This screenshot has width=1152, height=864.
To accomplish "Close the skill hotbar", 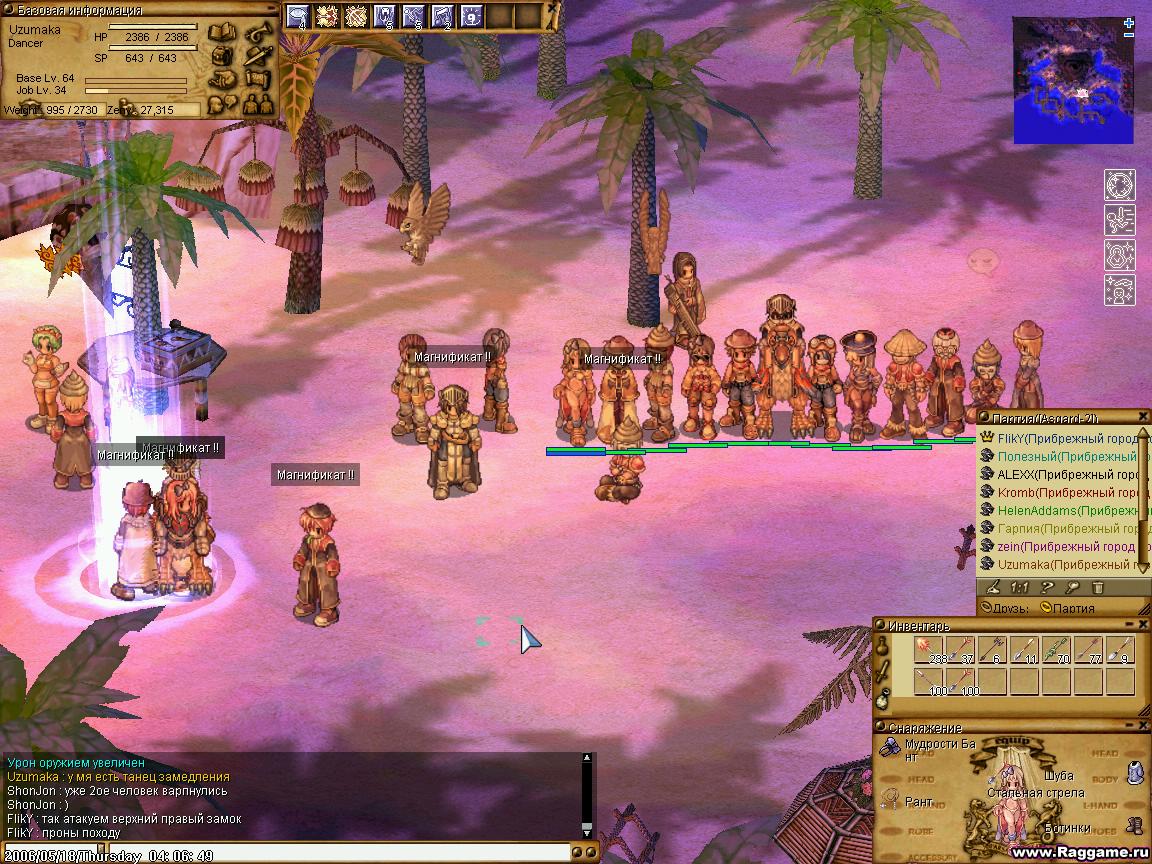I will (553, 8).
